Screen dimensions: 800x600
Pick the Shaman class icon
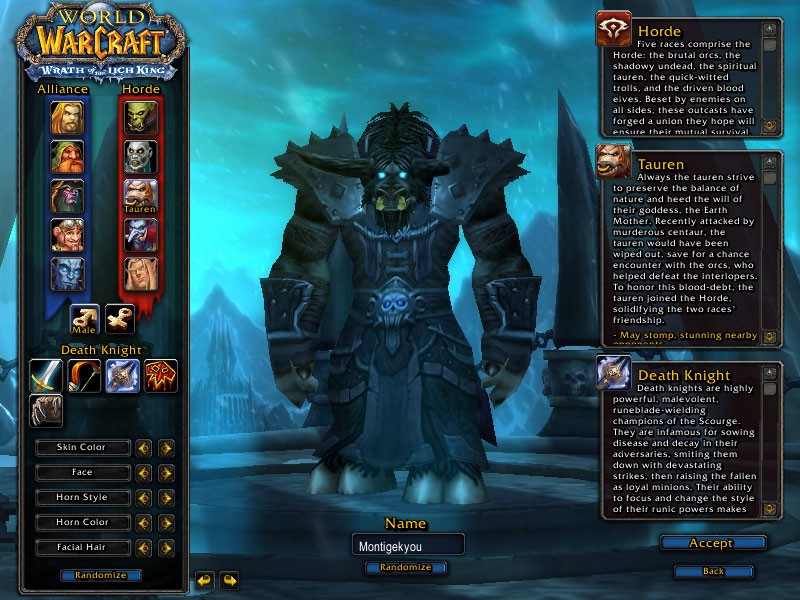pyautogui.click(x=160, y=376)
